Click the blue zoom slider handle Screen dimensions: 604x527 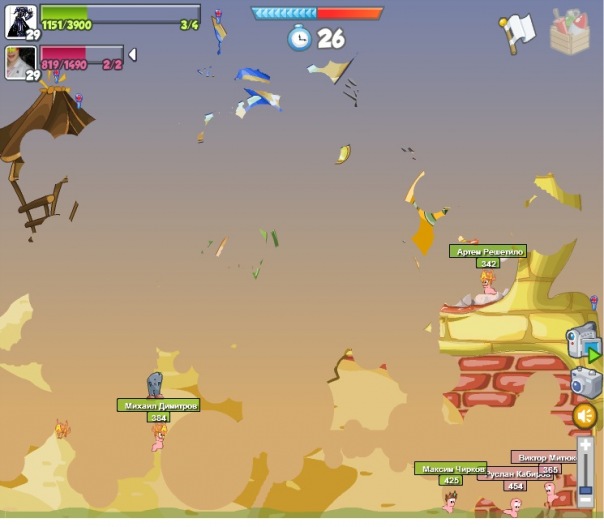click(x=585, y=491)
